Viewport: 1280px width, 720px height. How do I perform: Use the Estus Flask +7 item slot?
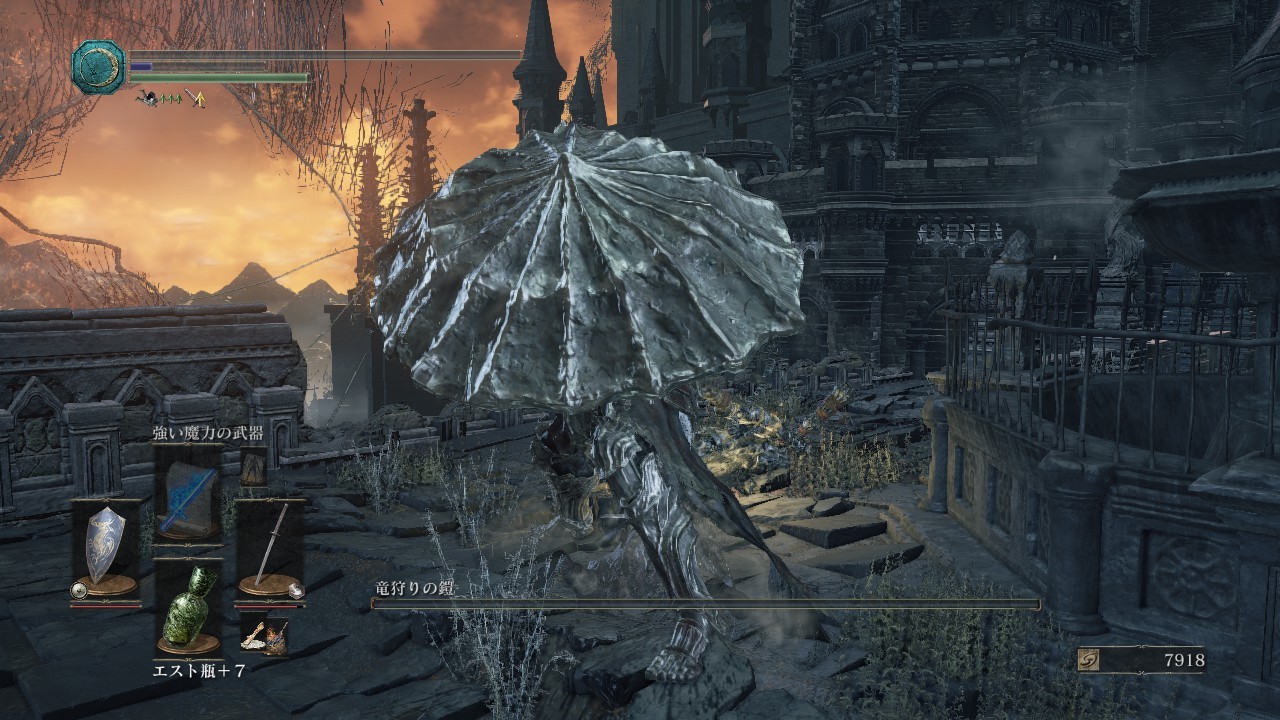tap(188, 604)
